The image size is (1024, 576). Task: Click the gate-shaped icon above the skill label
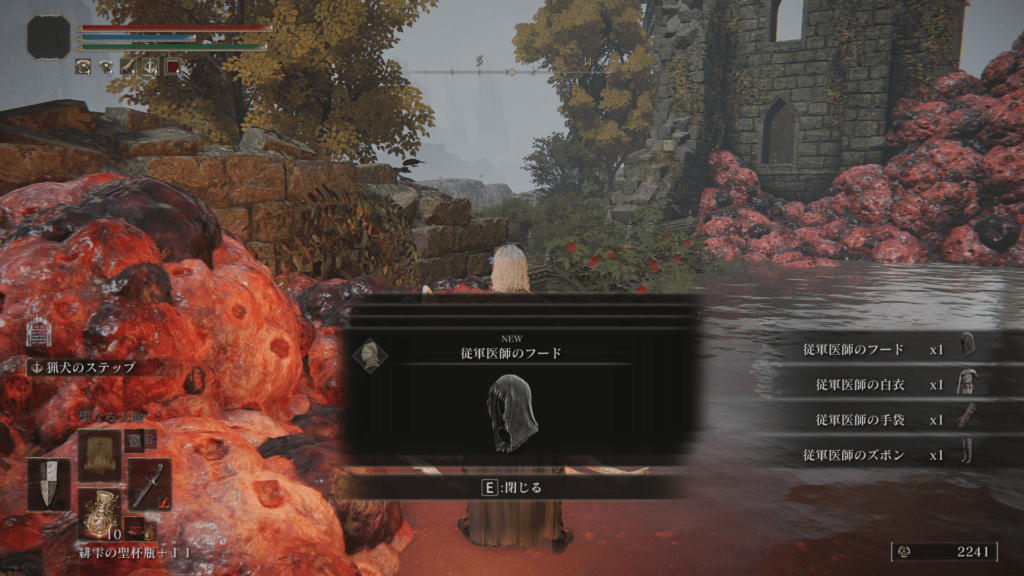click(39, 330)
